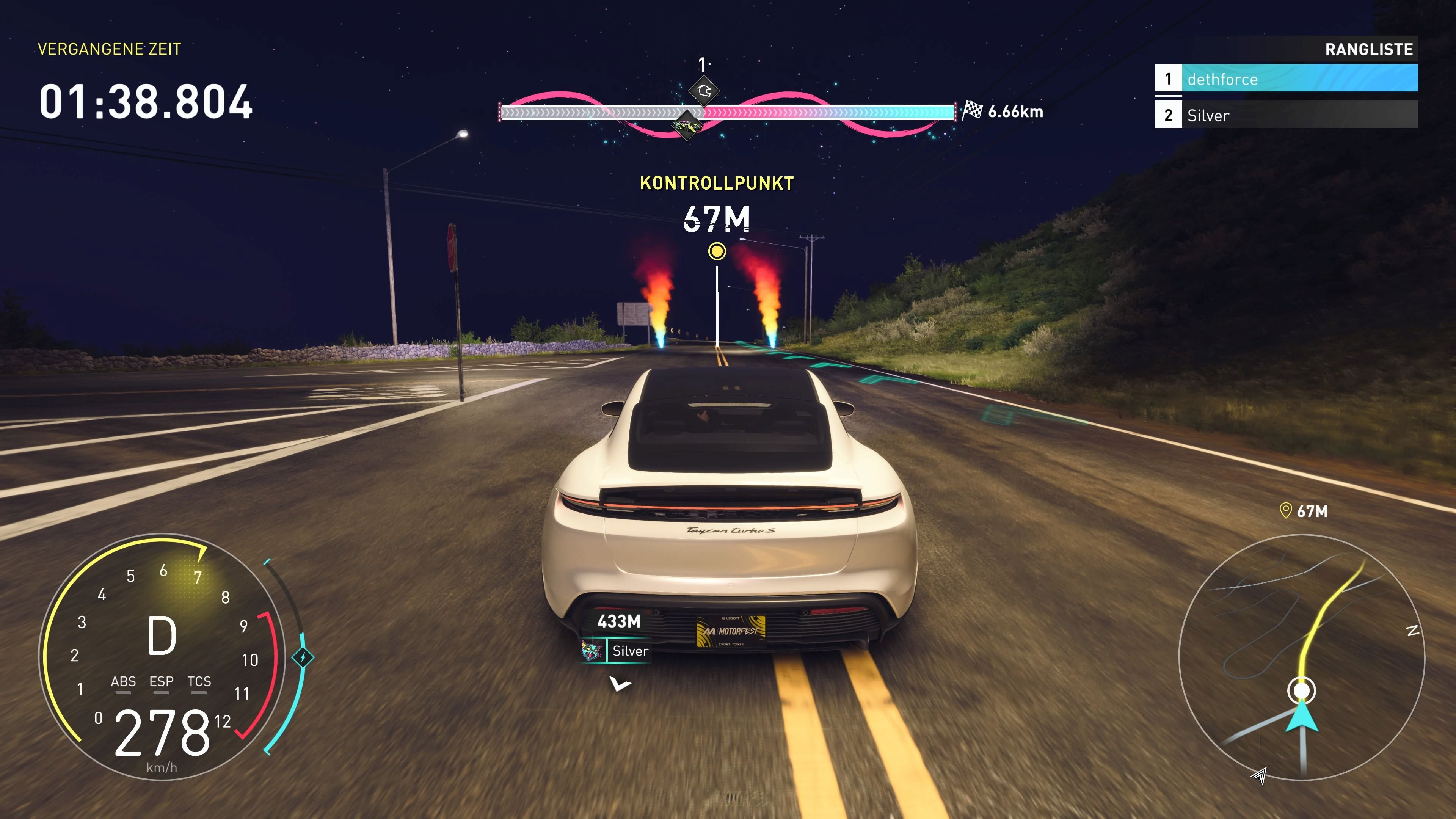The height and width of the screenshot is (819, 1456).
Task: Click the checkered finish flag icon
Action: point(971,110)
